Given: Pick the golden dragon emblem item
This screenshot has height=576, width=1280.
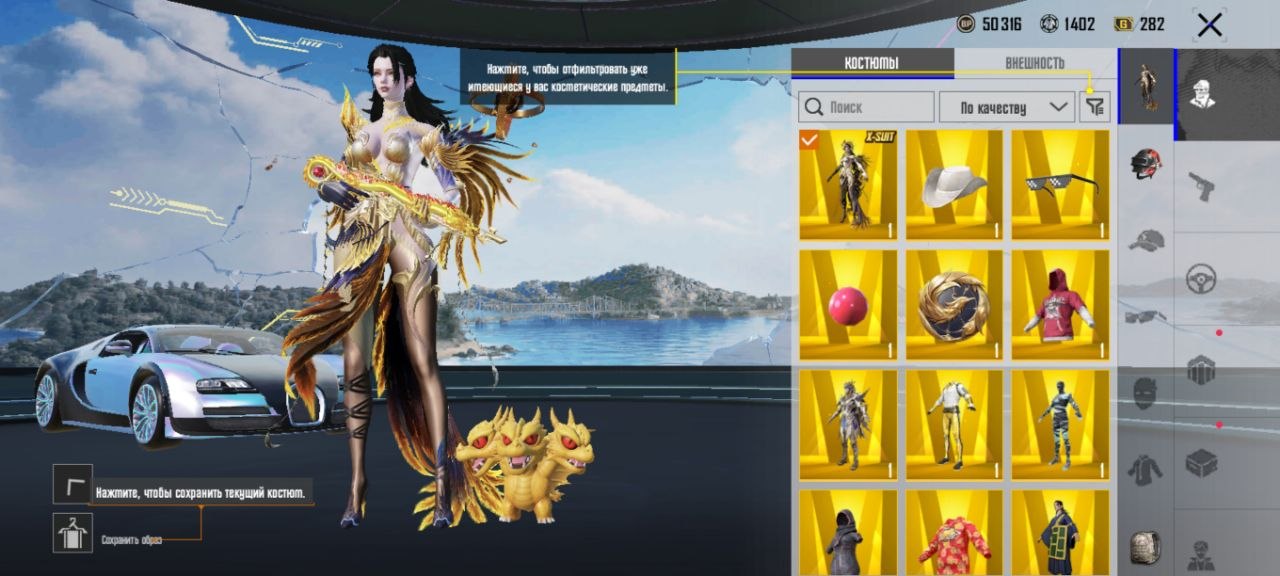Looking at the screenshot, I should (x=954, y=304).
